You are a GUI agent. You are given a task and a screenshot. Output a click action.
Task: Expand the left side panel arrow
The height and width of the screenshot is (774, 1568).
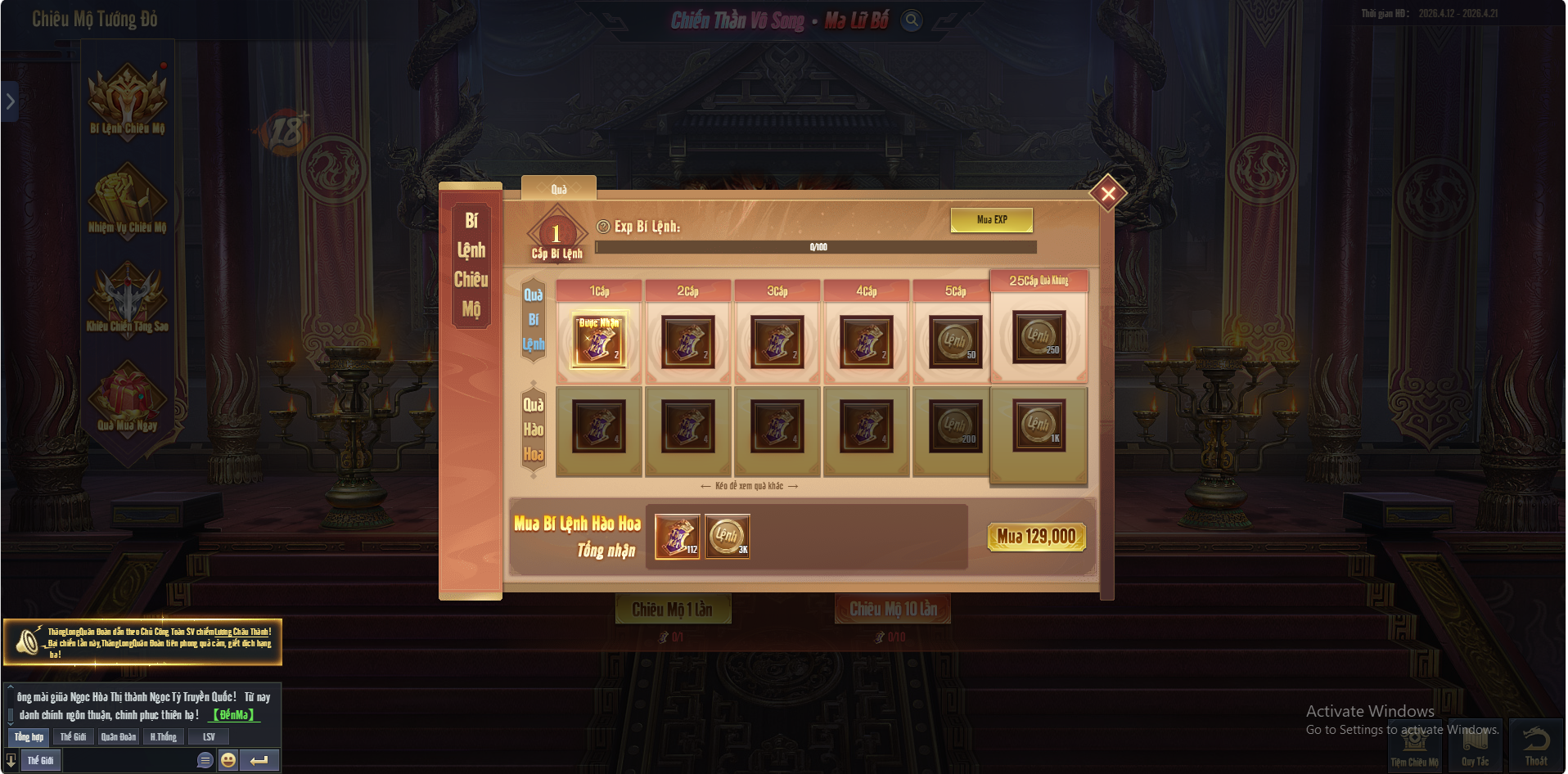[9, 101]
